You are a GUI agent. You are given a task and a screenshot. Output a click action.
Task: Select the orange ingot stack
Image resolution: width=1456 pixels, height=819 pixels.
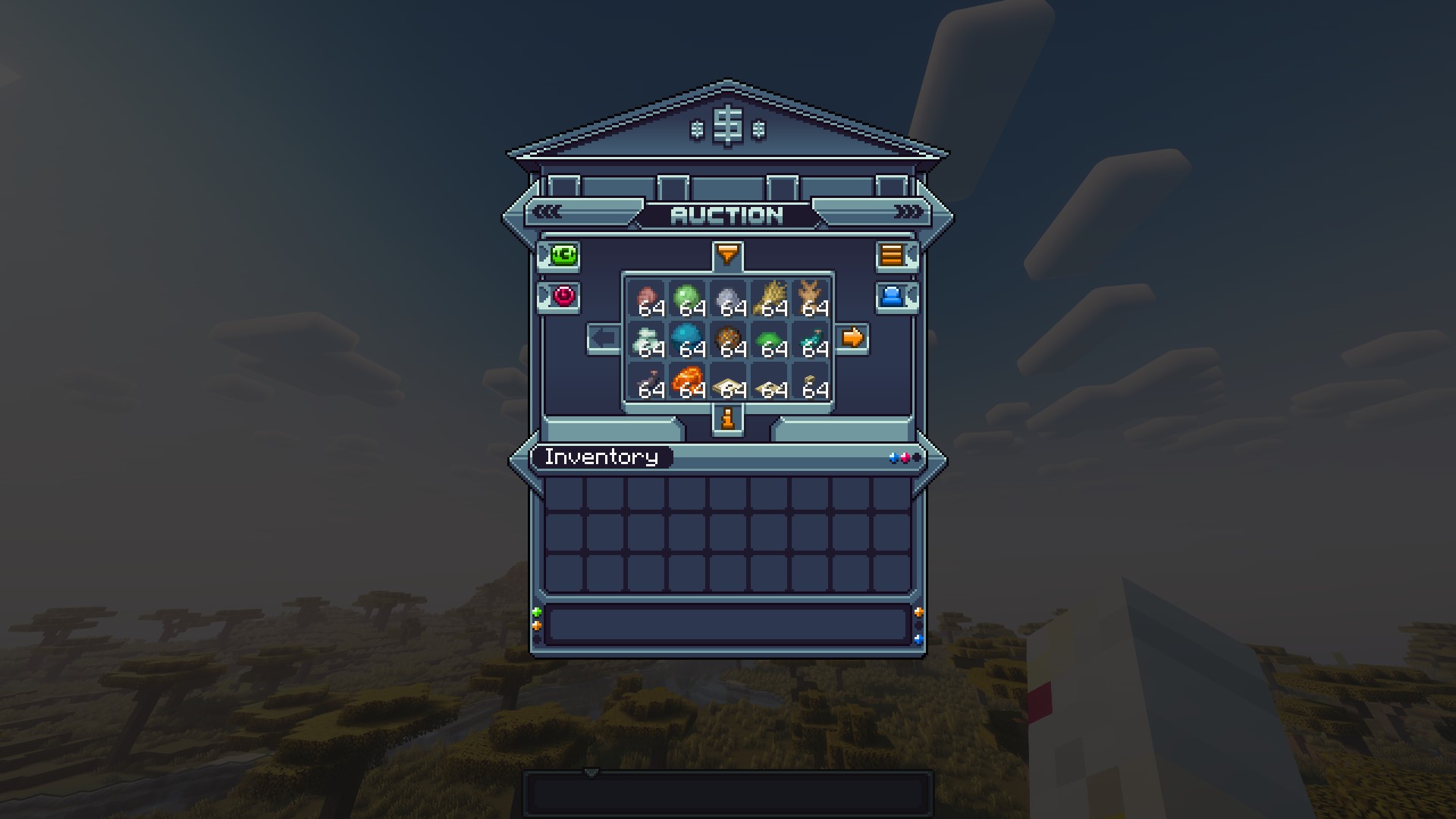(687, 381)
